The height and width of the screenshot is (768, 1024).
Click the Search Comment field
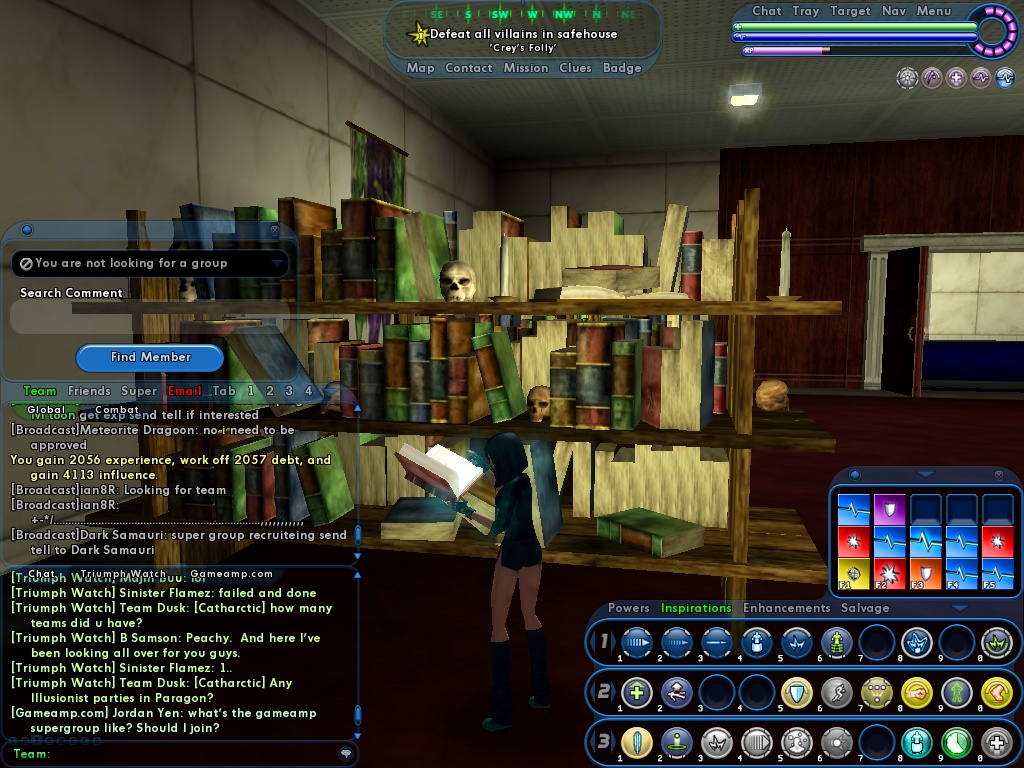[150, 318]
